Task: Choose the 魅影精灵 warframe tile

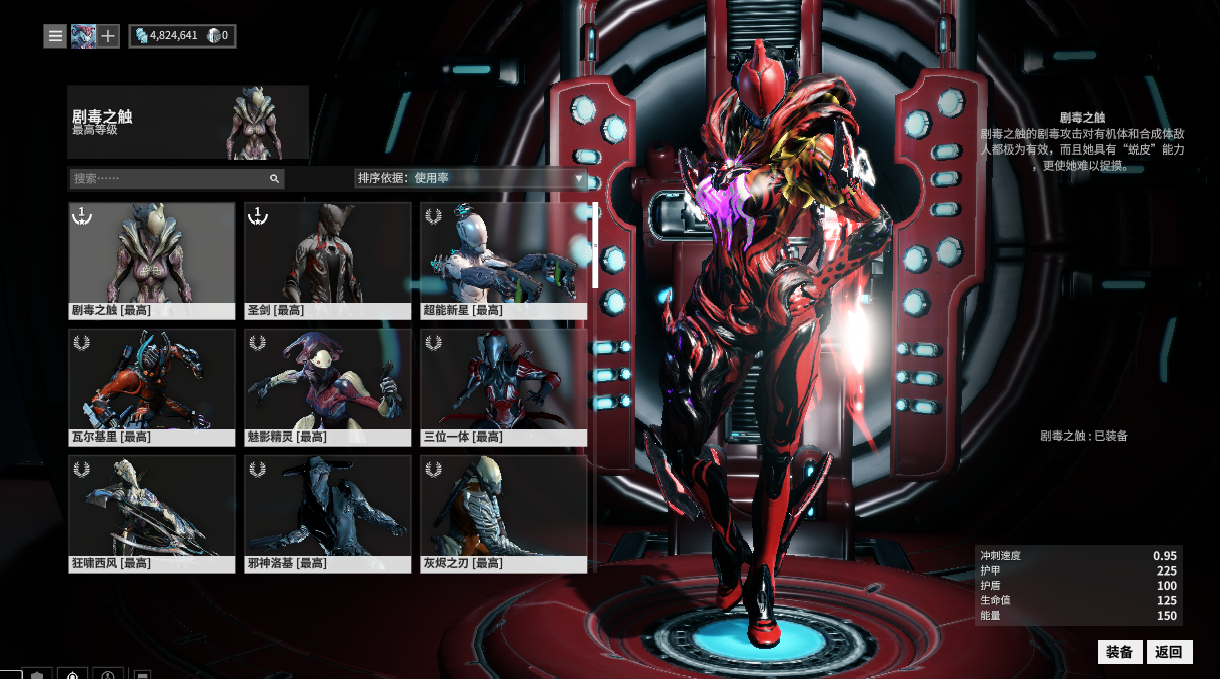Action: (x=328, y=387)
